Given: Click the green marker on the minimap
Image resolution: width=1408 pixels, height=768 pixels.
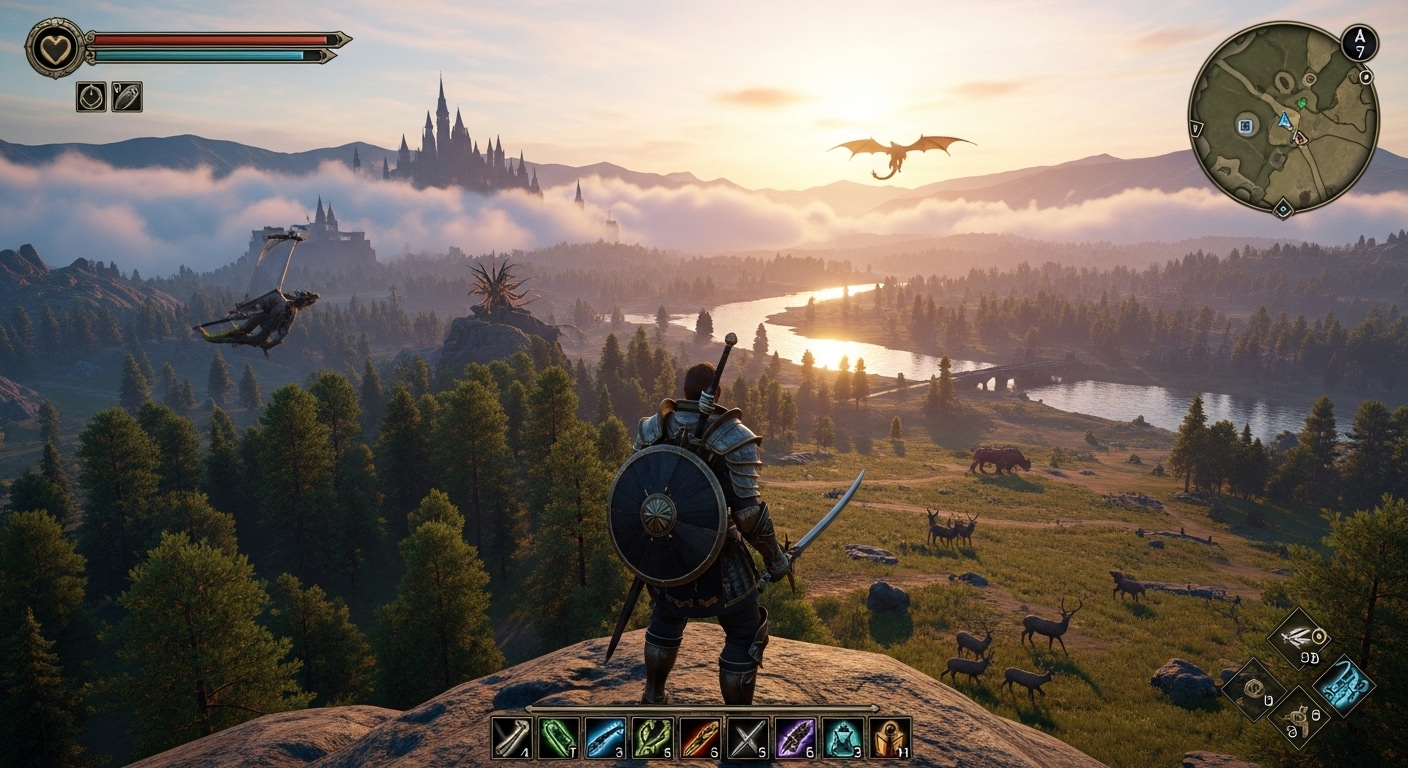Looking at the screenshot, I should point(1302,102).
